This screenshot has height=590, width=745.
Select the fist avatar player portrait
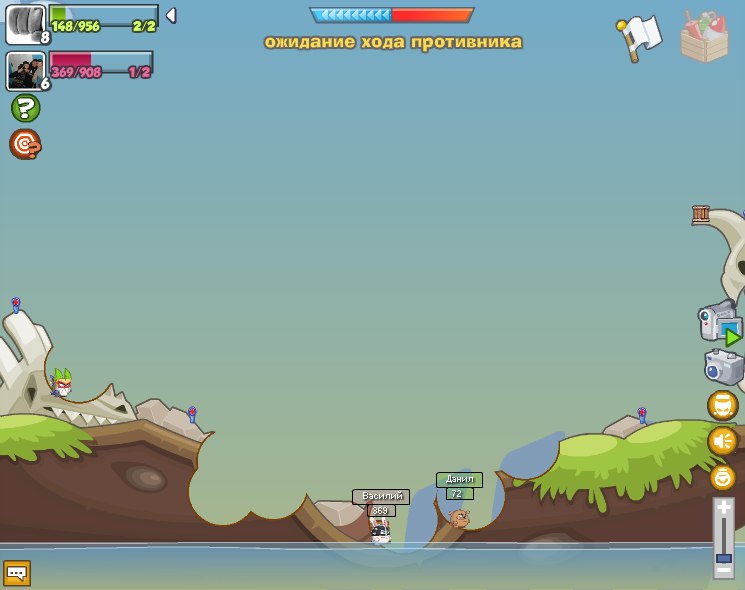pos(25,24)
